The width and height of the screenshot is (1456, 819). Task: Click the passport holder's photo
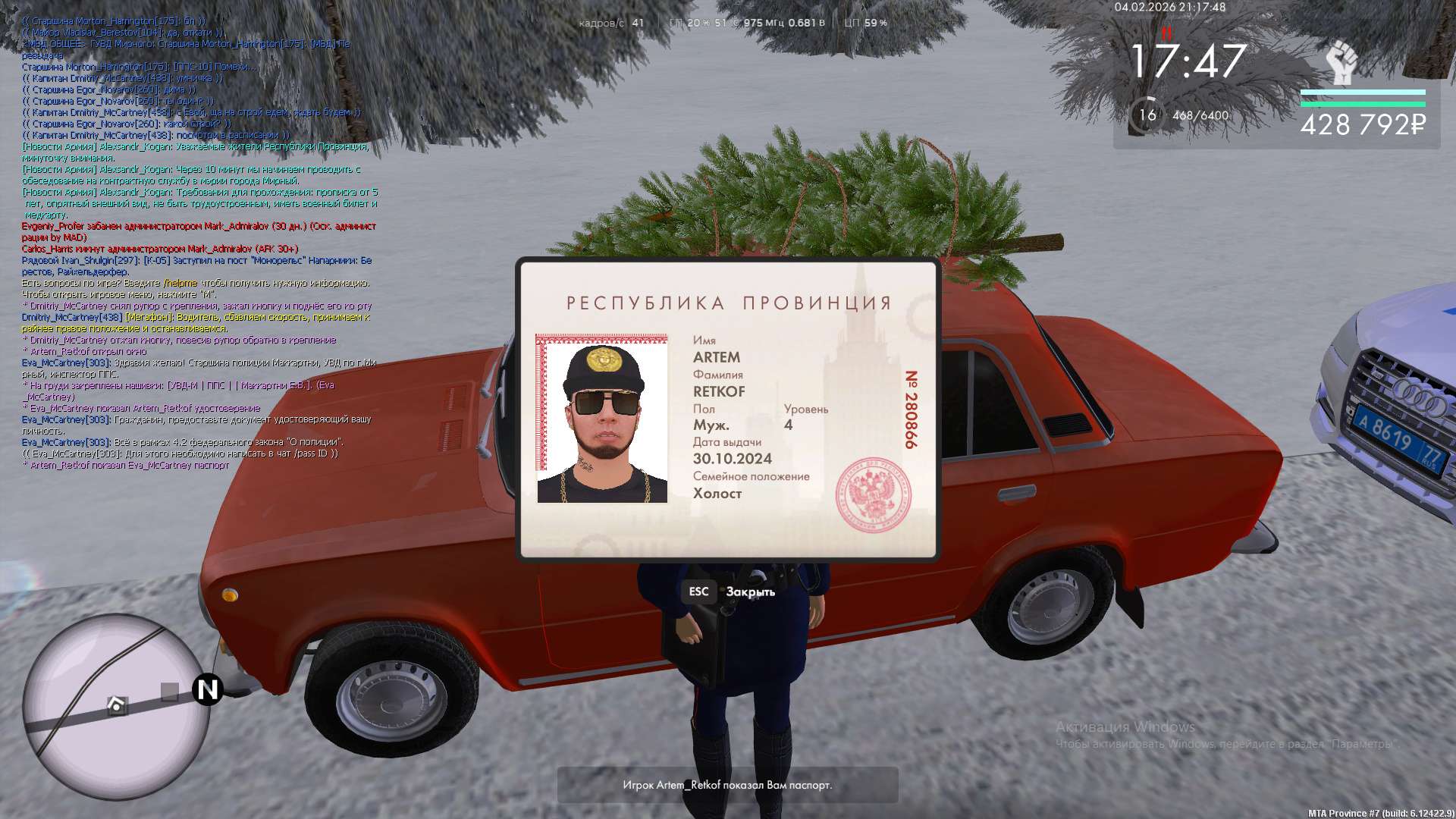(602, 419)
